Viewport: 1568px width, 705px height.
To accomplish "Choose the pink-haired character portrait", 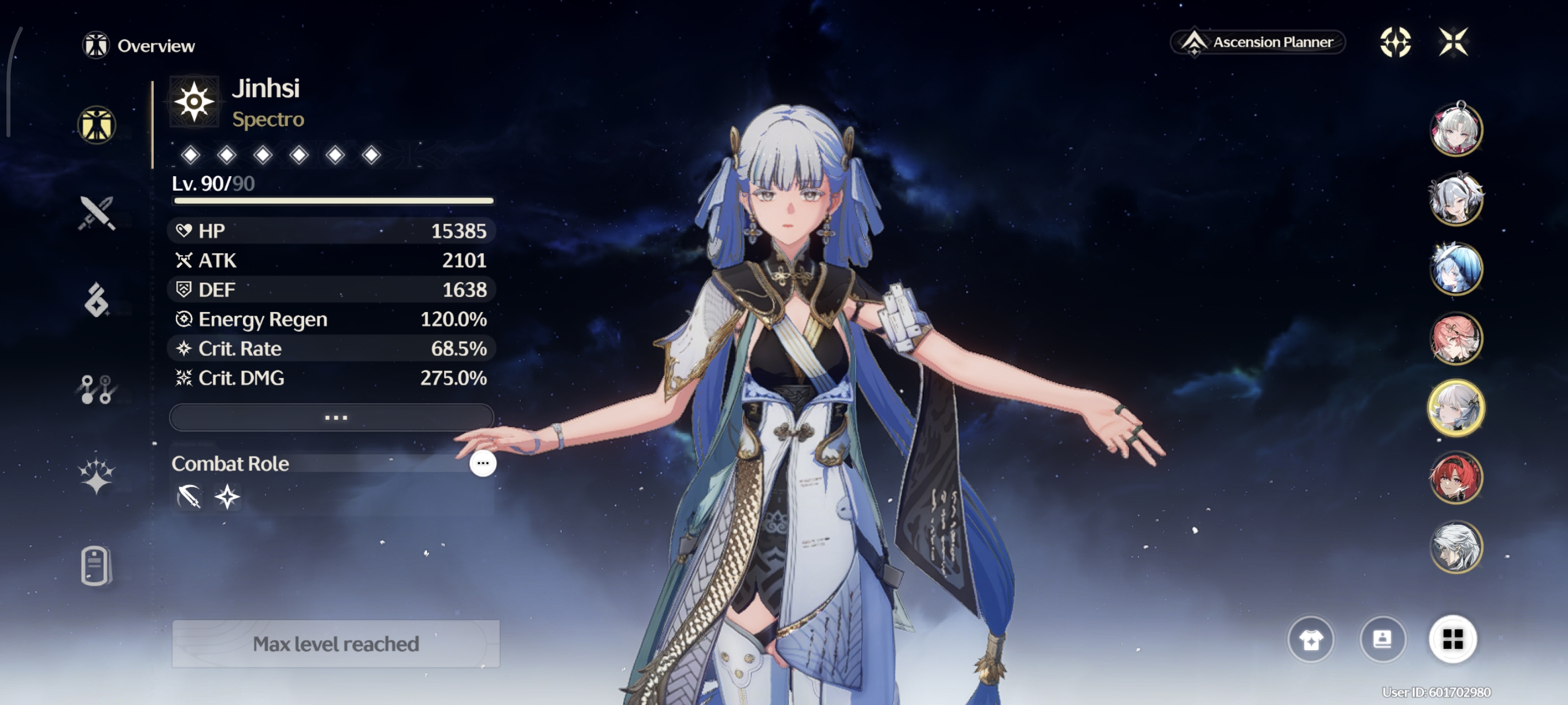I will click(x=1455, y=339).
